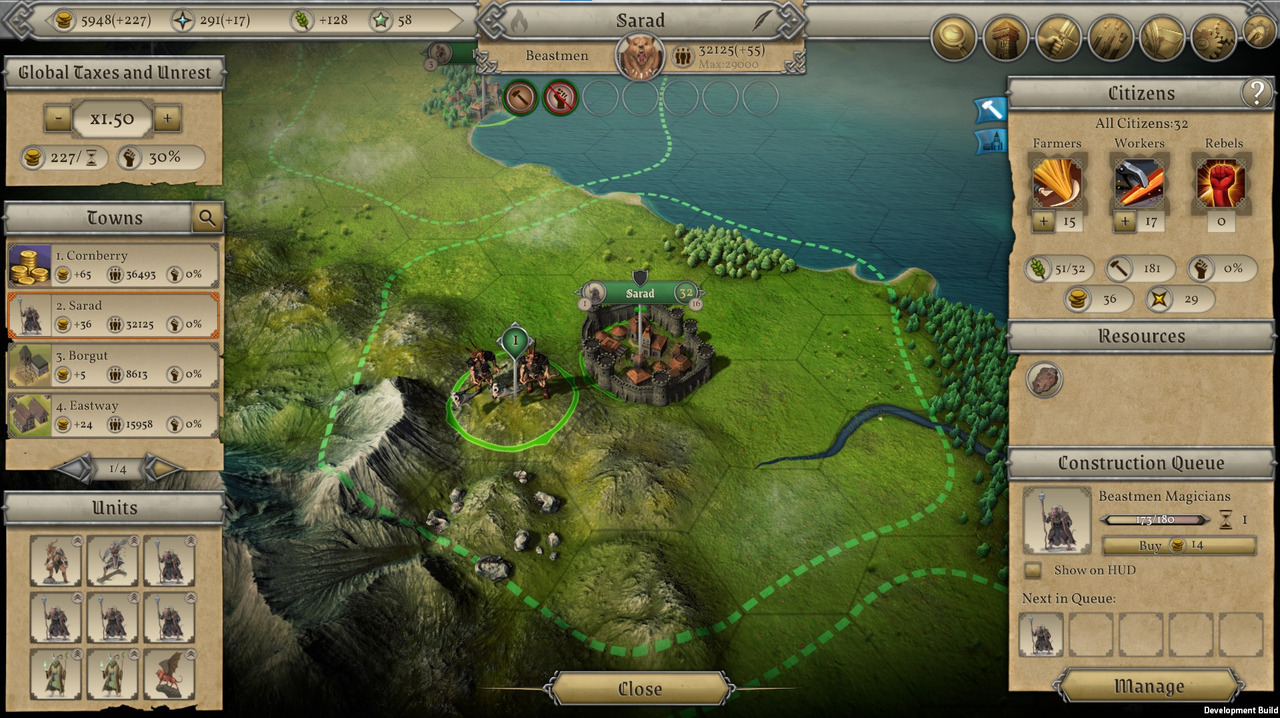Choose the Eastway town row

(113, 415)
